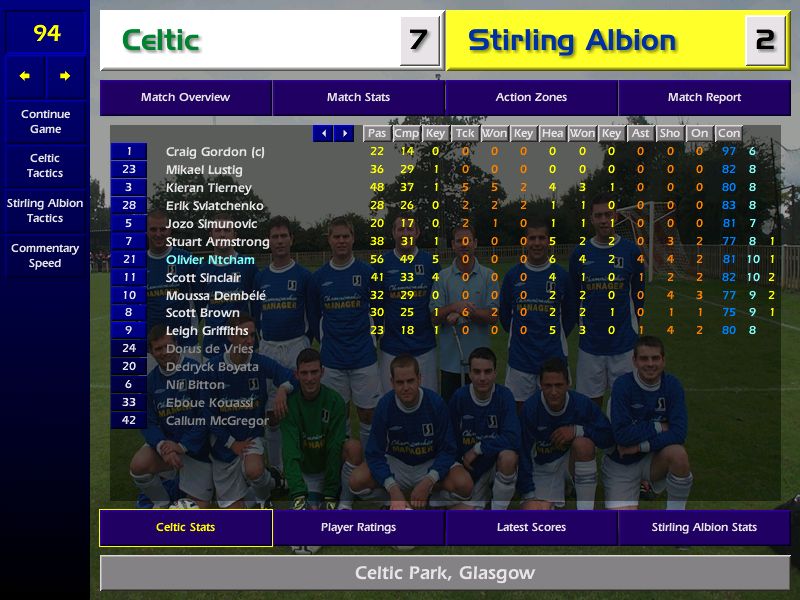800x600 pixels.
Task: Go back with the left yellow arrow
Action: [x=25, y=76]
